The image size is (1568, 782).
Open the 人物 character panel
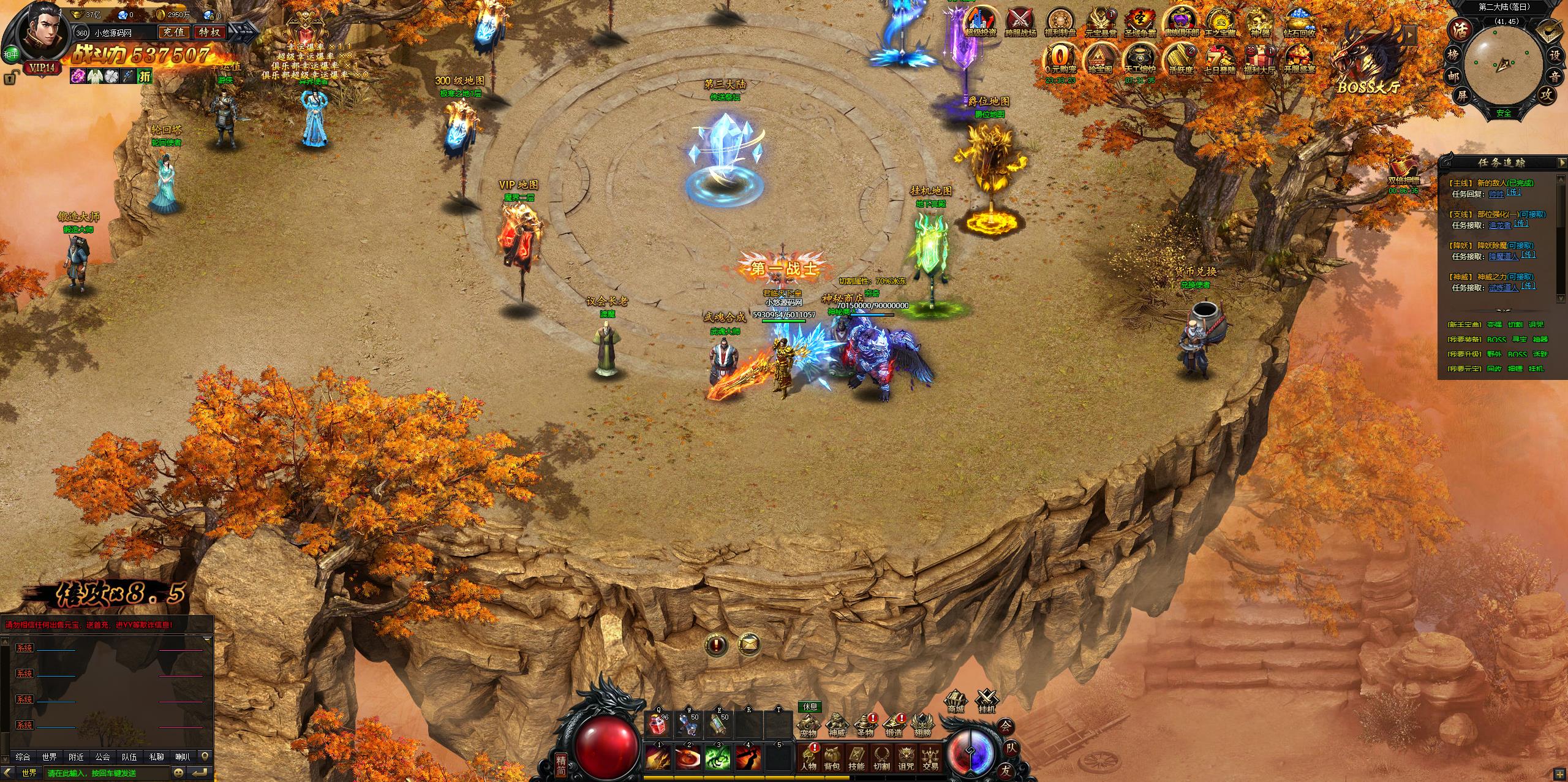click(808, 758)
